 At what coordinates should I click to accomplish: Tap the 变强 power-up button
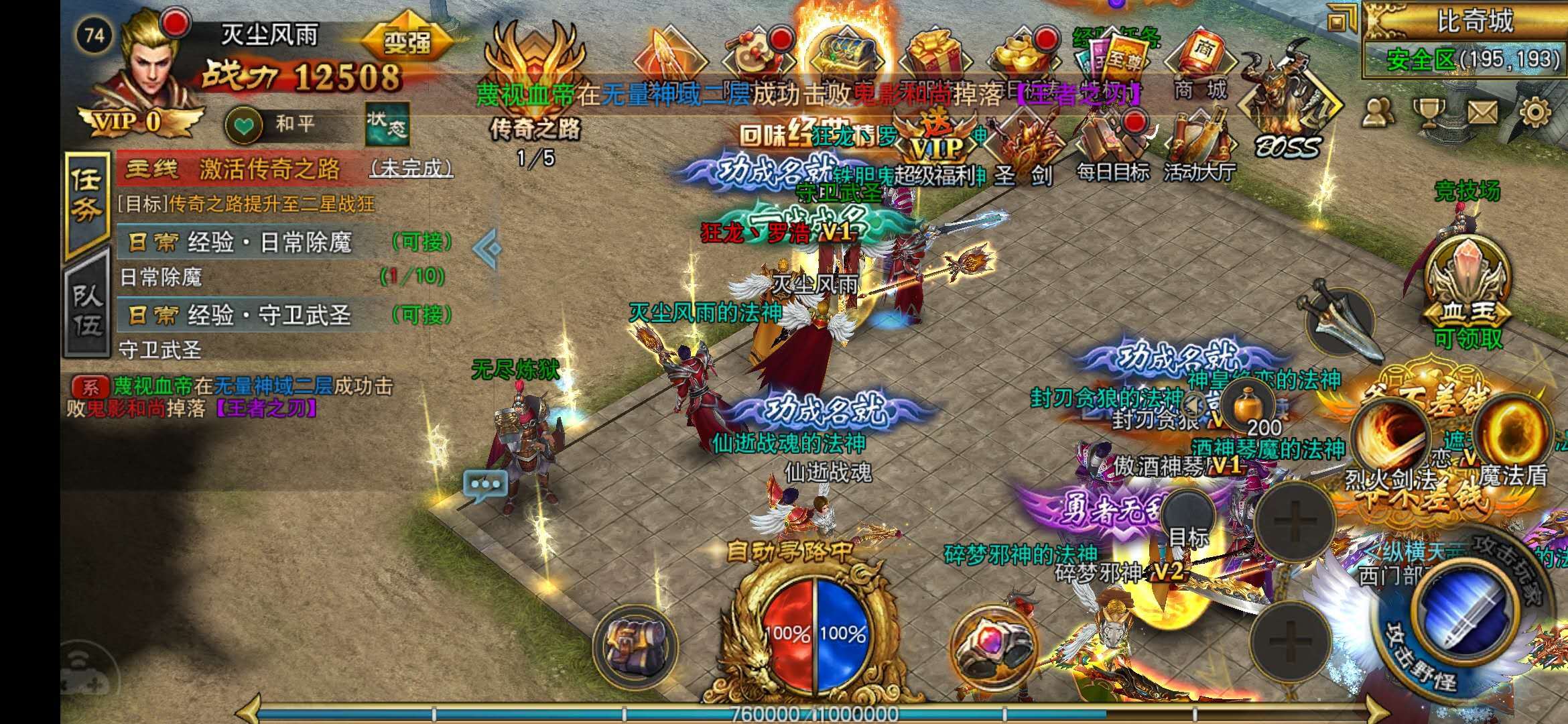coord(407,43)
